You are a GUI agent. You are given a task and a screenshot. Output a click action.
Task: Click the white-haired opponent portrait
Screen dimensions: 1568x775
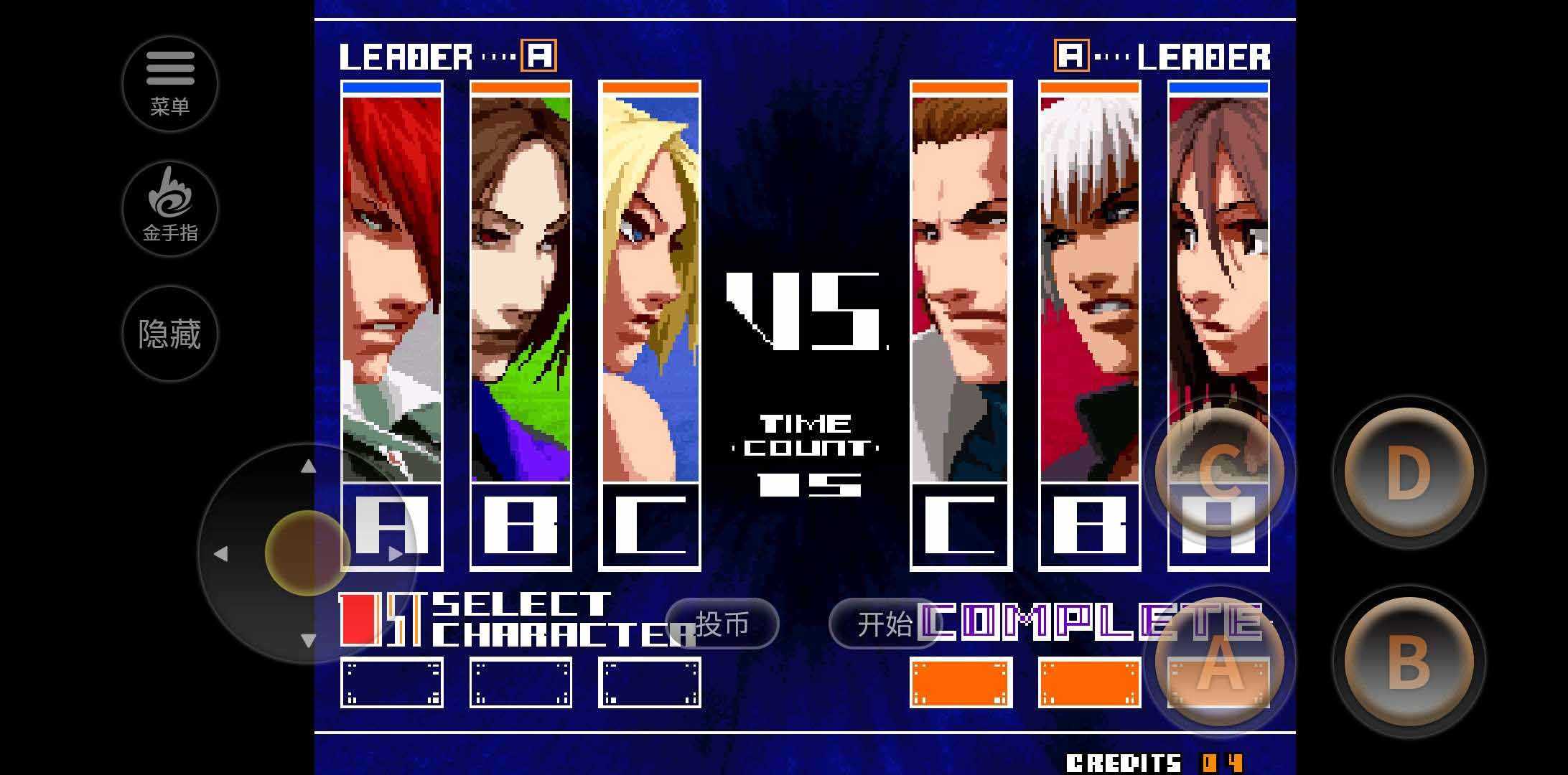(1089, 287)
